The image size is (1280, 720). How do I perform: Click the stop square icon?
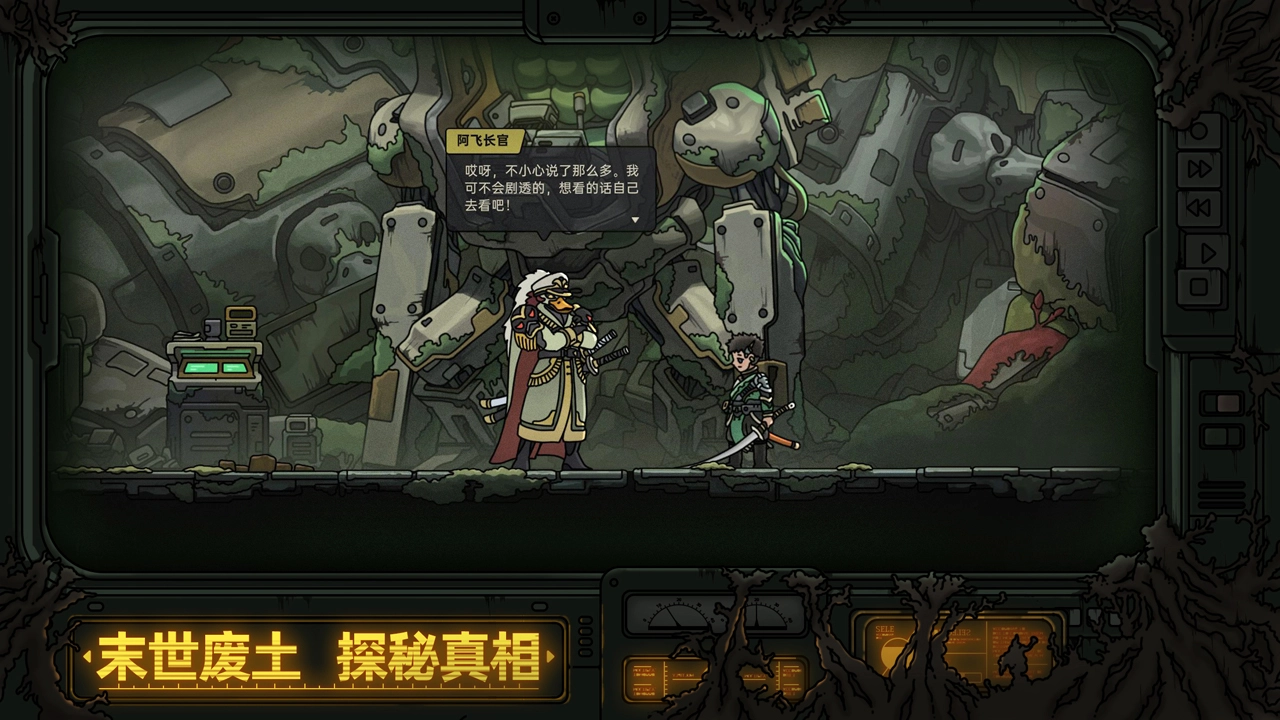pos(1199,285)
